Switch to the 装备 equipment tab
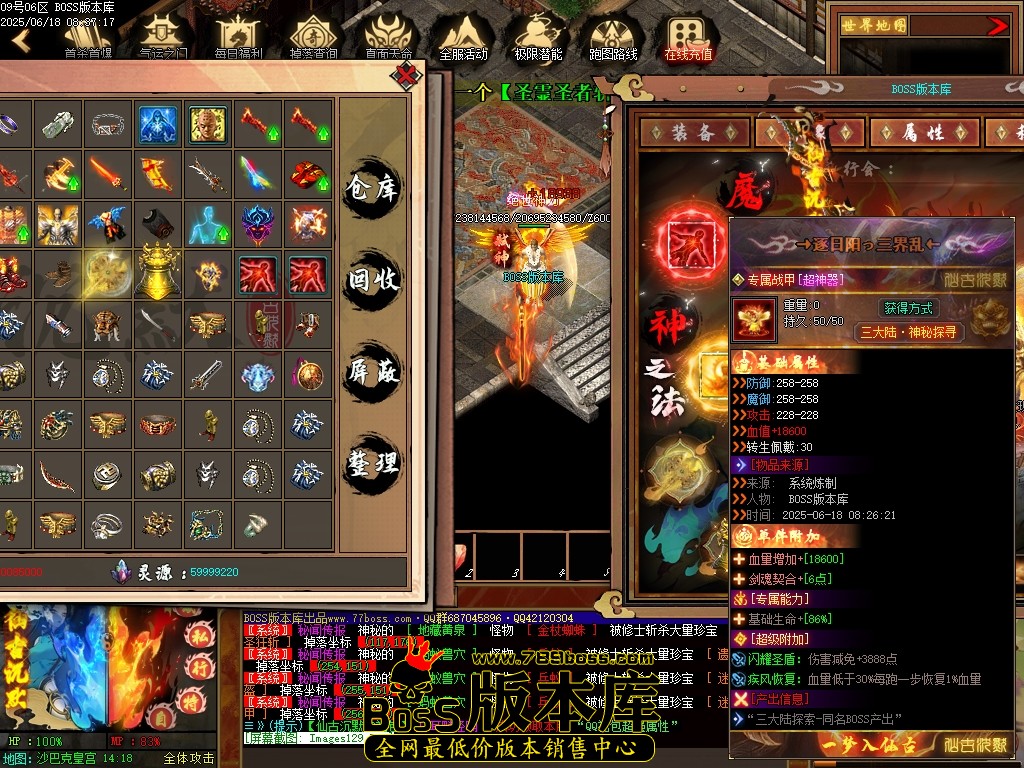 coord(692,132)
